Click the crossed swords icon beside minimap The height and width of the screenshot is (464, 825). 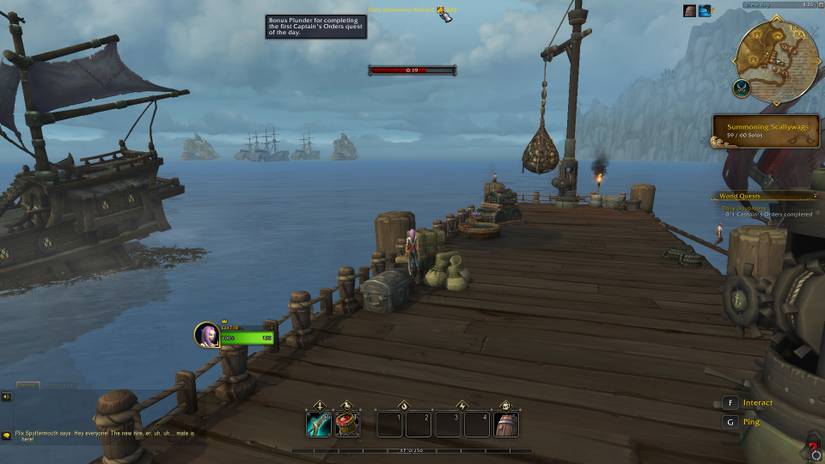[741, 89]
